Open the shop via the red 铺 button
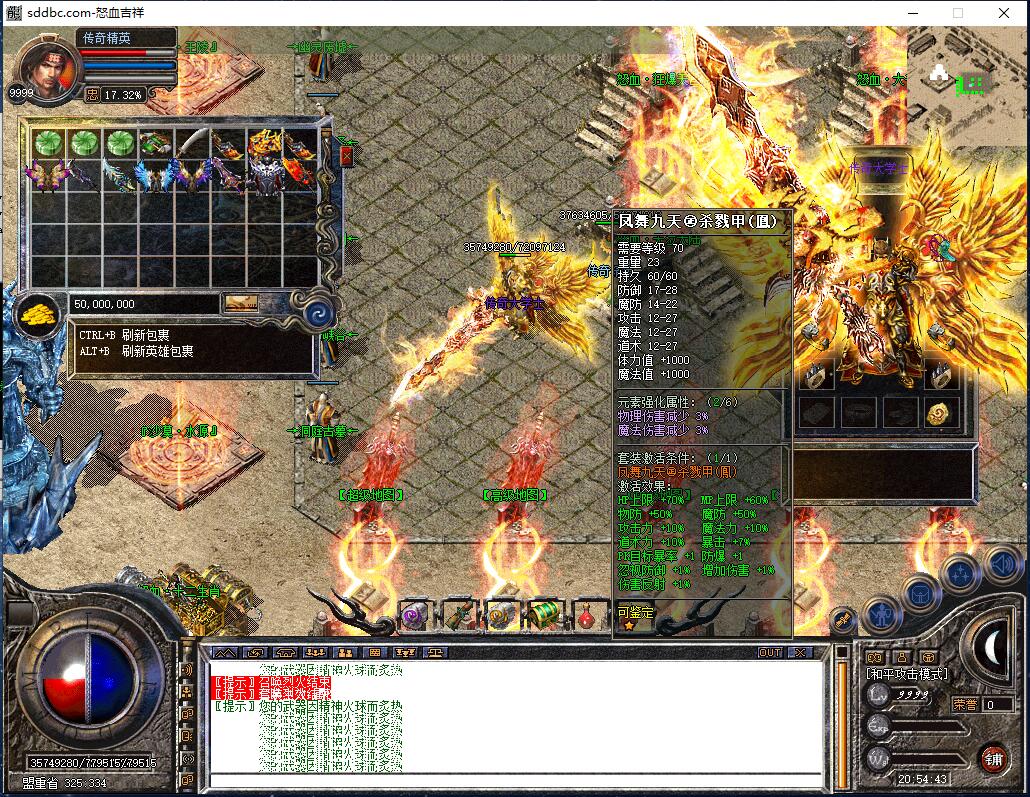This screenshot has width=1030, height=797. [x=992, y=759]
